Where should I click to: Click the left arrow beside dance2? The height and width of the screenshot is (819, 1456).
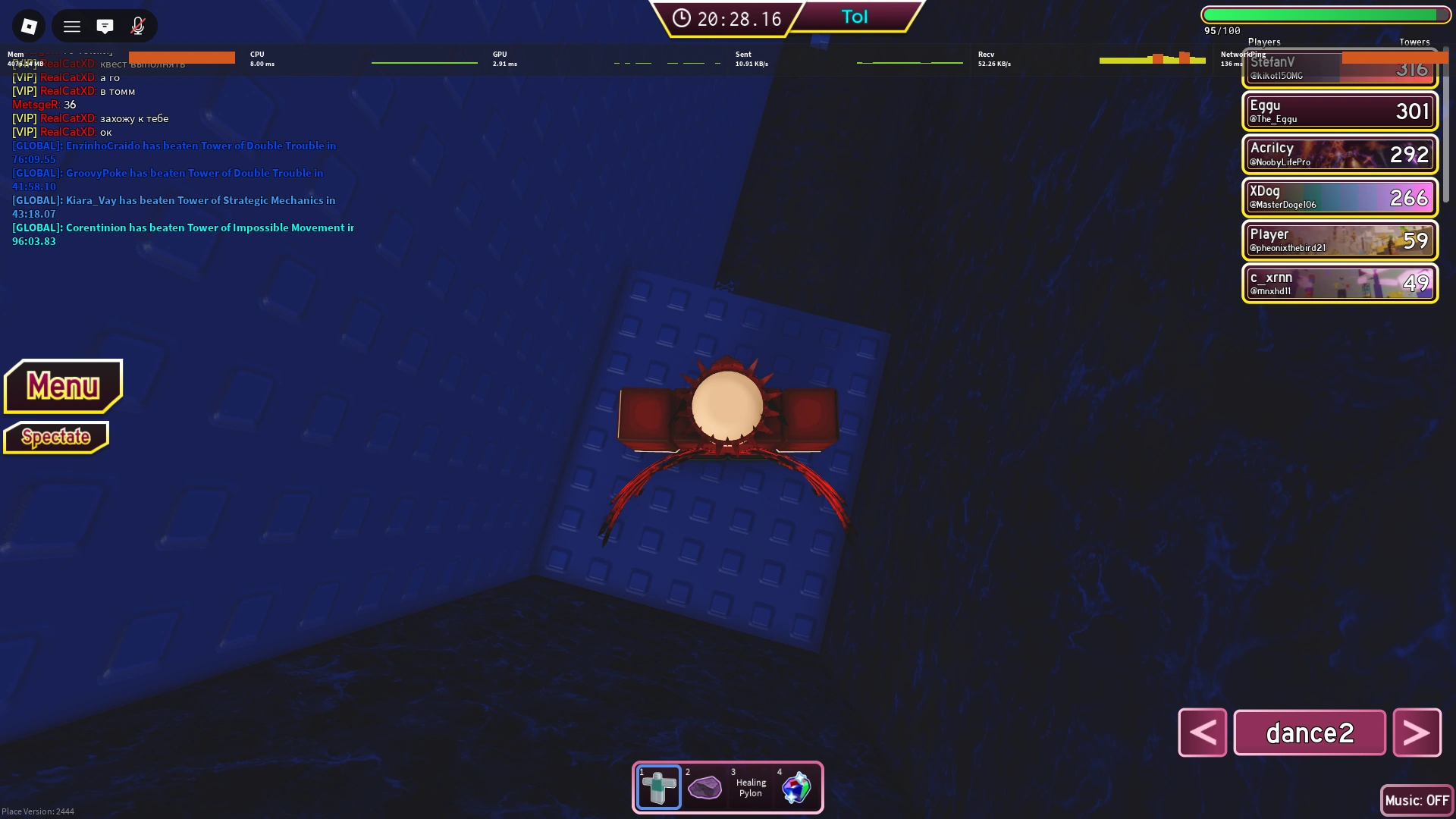coord(1203,733)
